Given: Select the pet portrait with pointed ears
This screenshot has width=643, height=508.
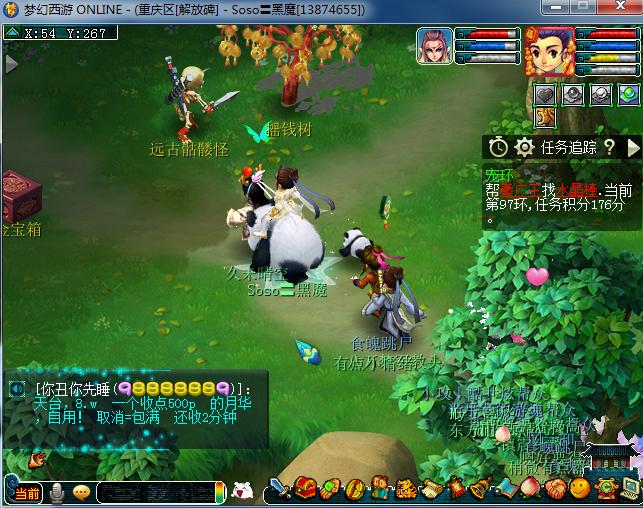Looking at the screenshot, I should [434, 47].
